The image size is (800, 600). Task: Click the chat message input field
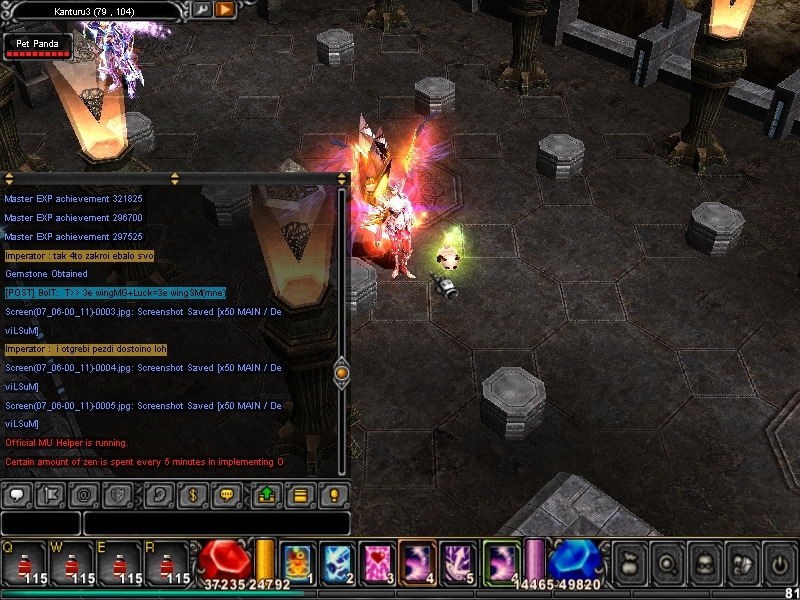(216, 523)
